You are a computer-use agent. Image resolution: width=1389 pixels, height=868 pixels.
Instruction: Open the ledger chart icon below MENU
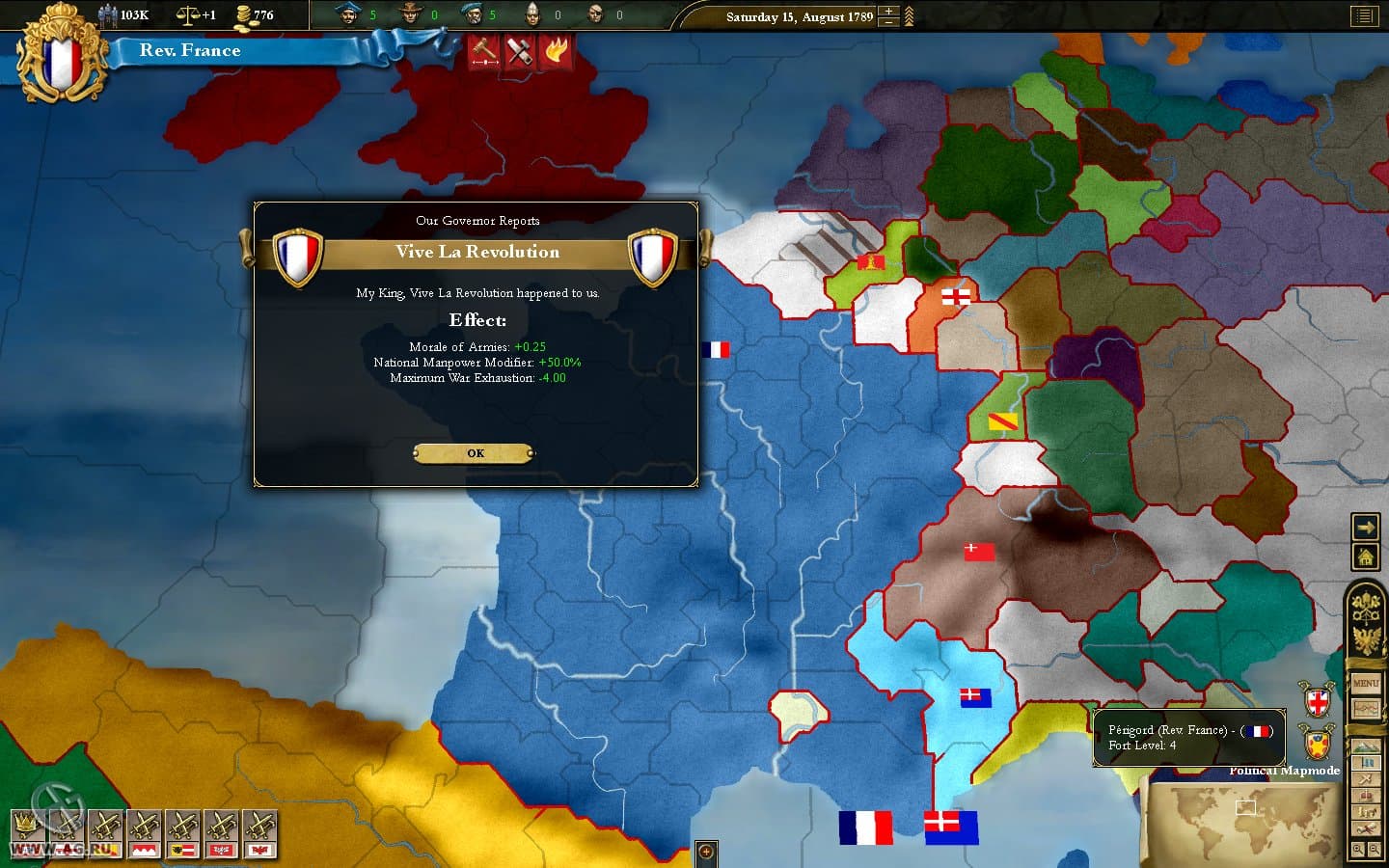click(x=1366, y=708)
